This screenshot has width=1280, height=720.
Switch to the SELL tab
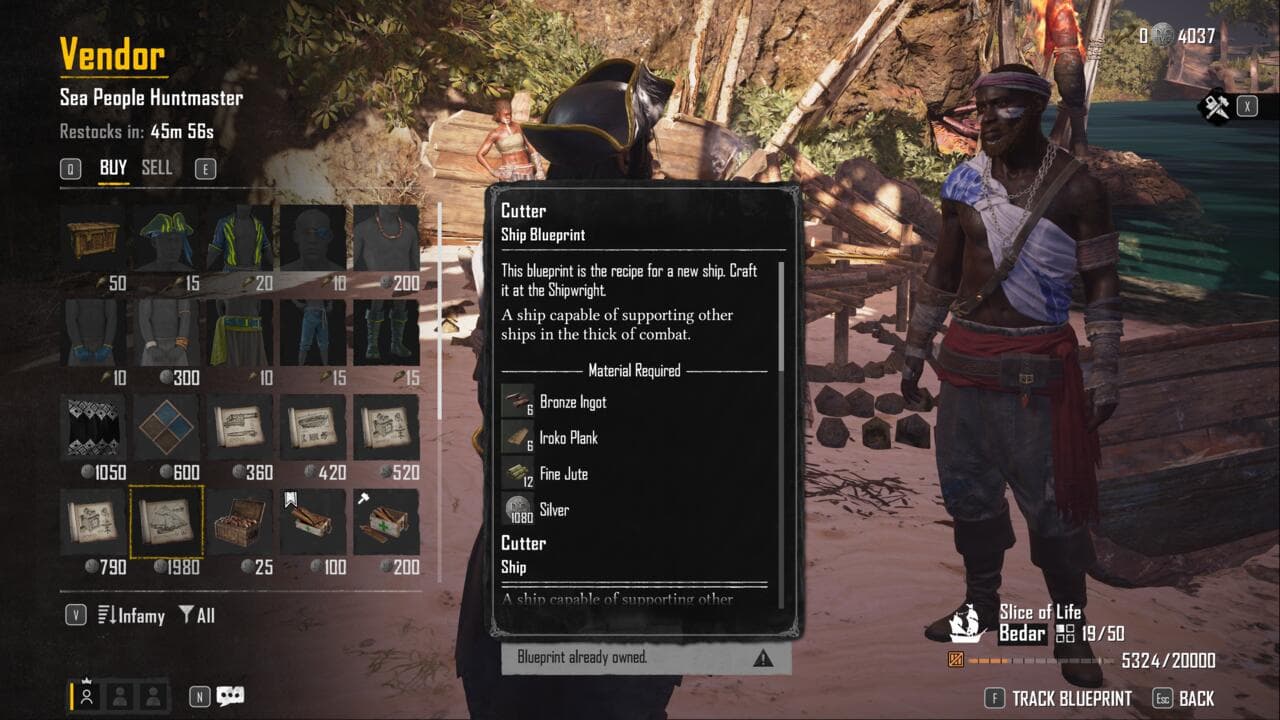(156, 168)
